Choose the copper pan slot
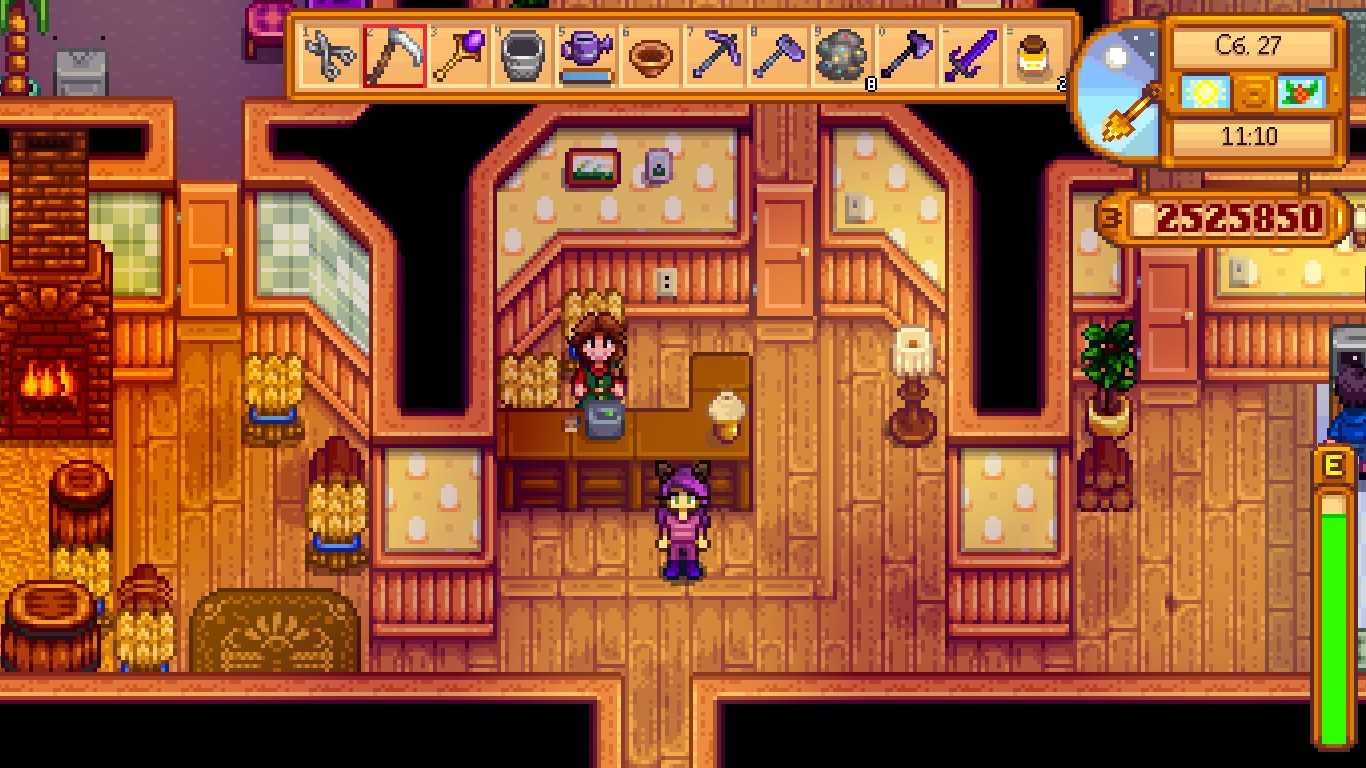The height and width of the screenshot is (768, 1366). 650,56
